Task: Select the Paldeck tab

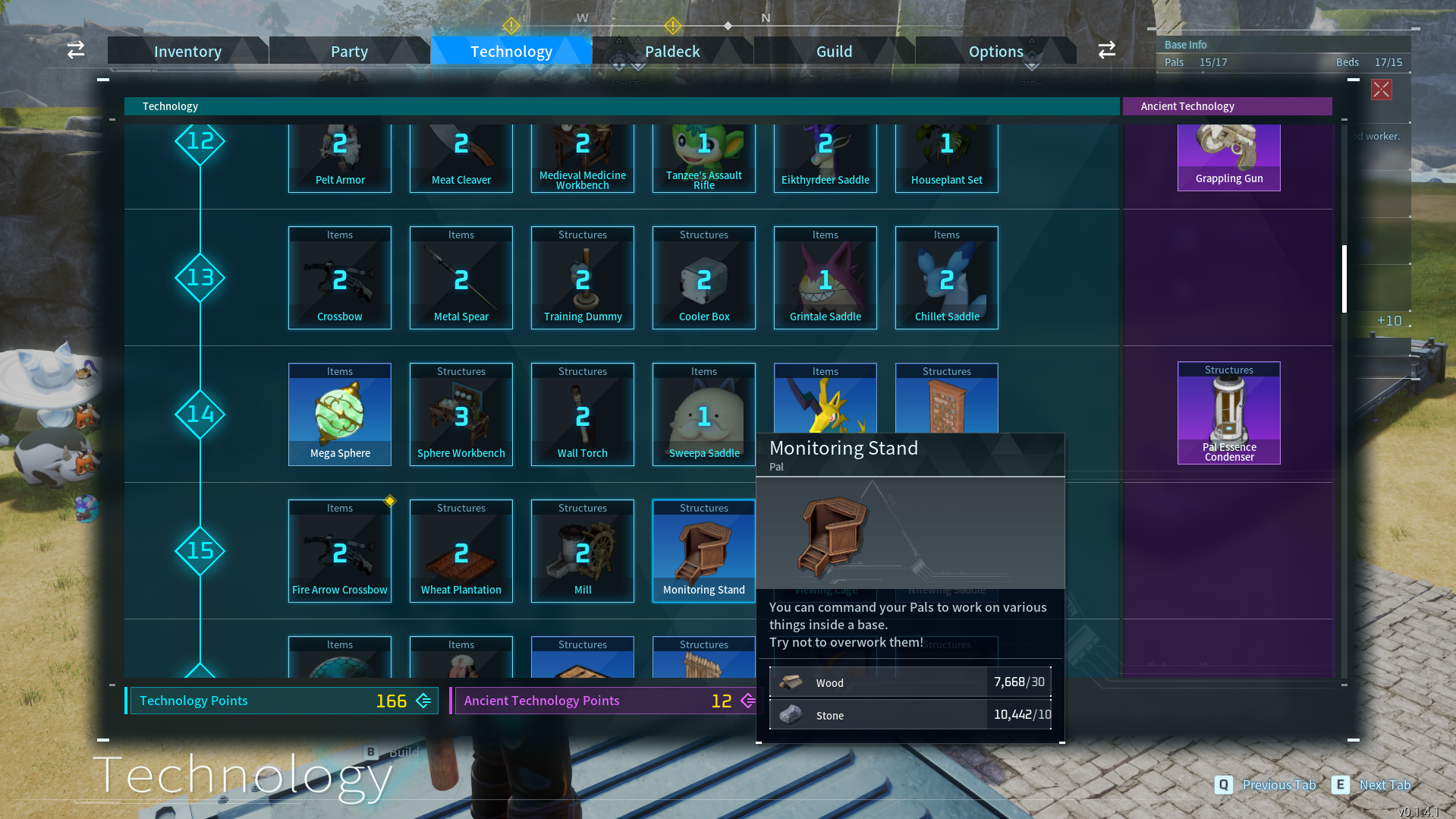Action: (x=672, y=52)
